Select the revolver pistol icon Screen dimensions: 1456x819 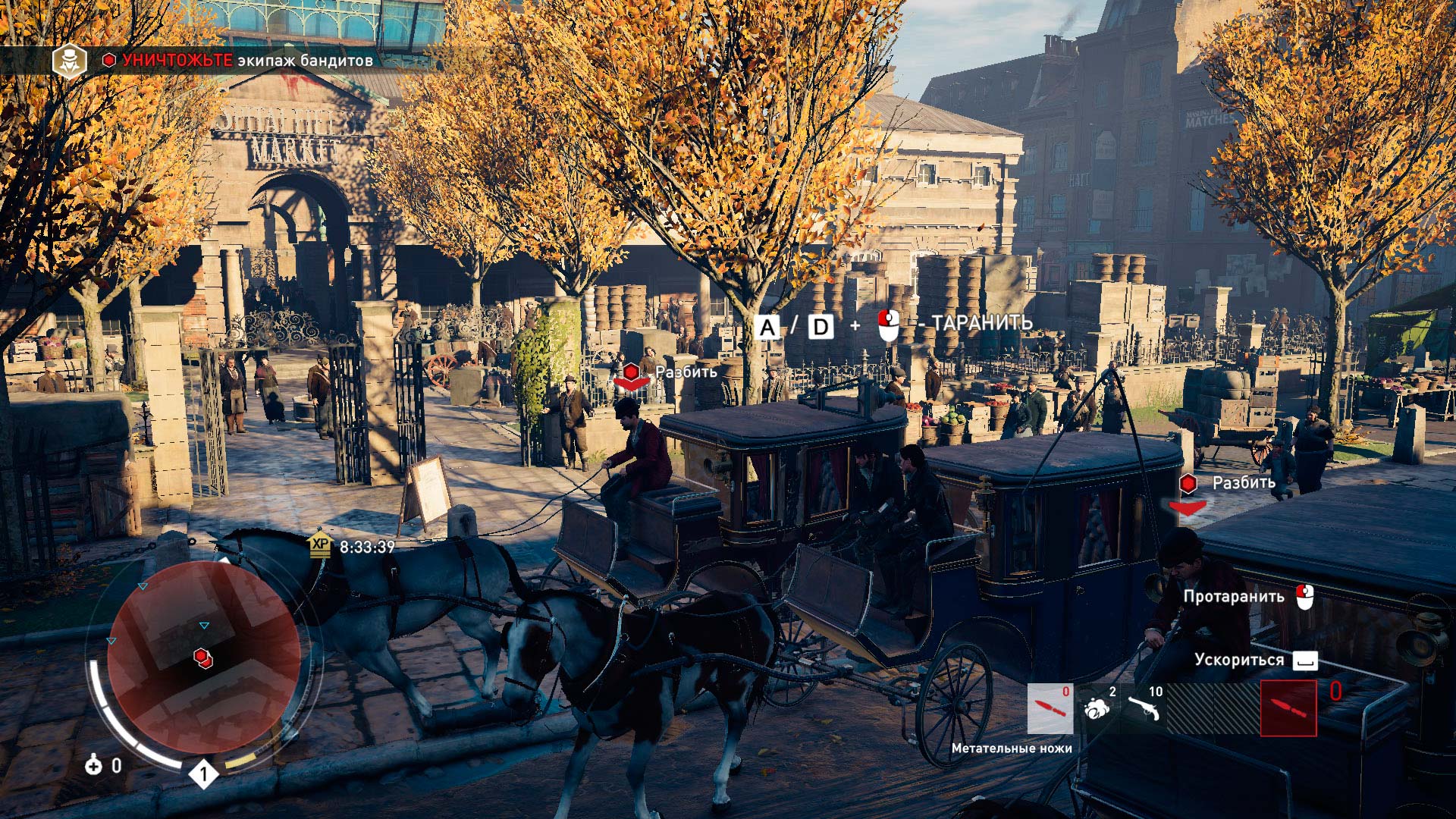[x=1143, y=708]
